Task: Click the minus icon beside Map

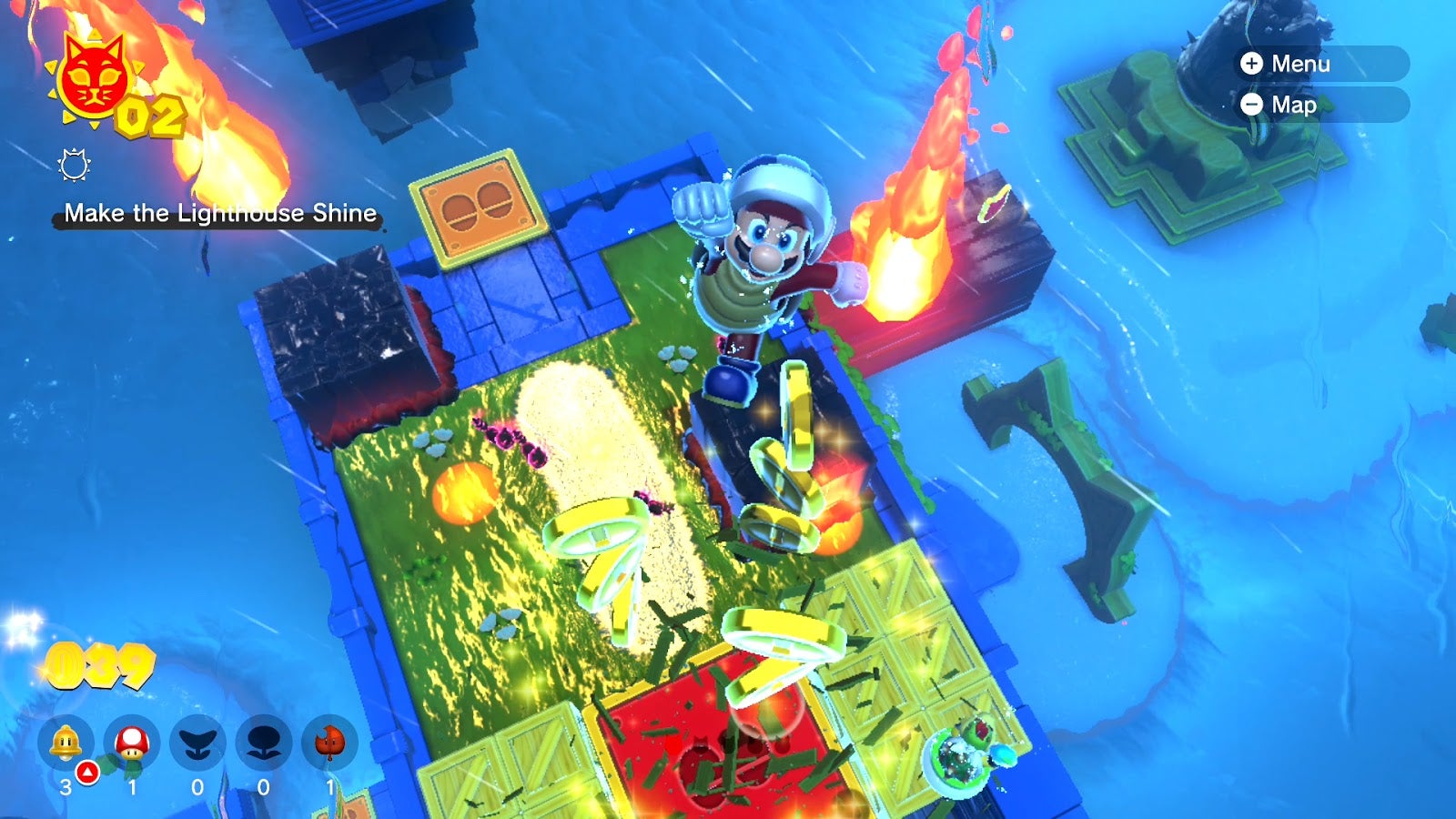Action: pyautogui.click(x=1253, y=105)
